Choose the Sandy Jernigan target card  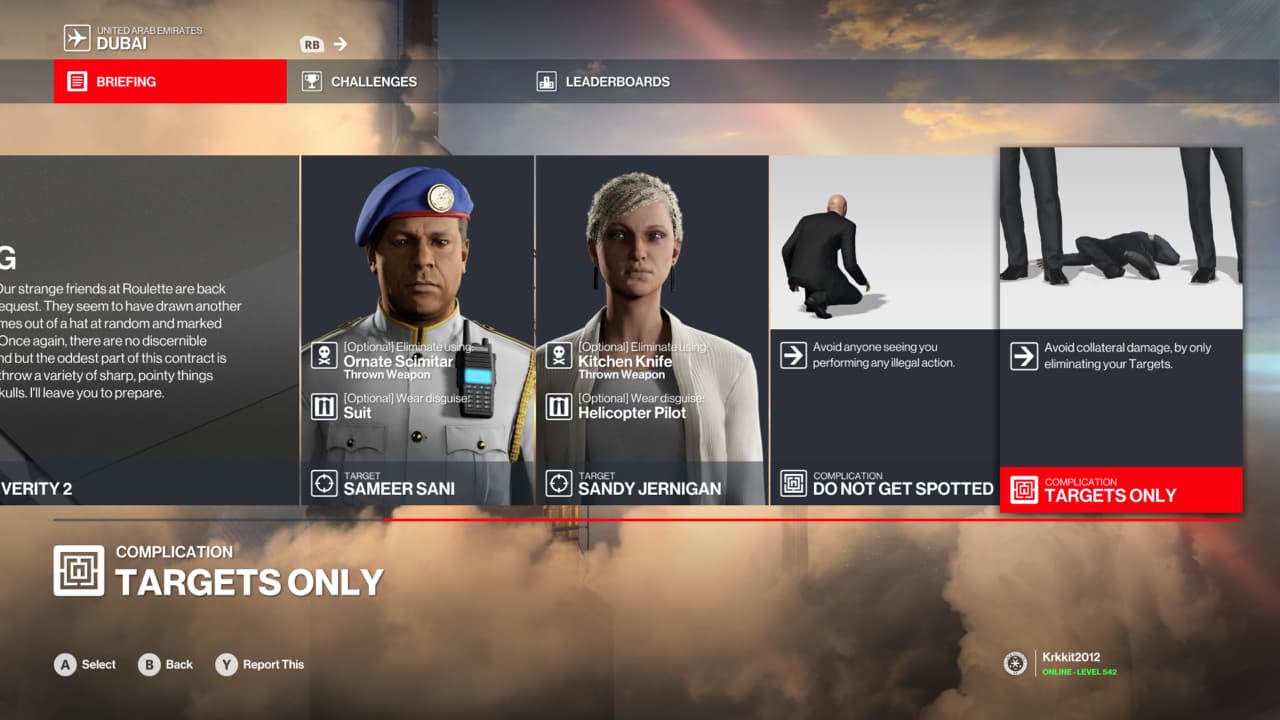[652, 330]
